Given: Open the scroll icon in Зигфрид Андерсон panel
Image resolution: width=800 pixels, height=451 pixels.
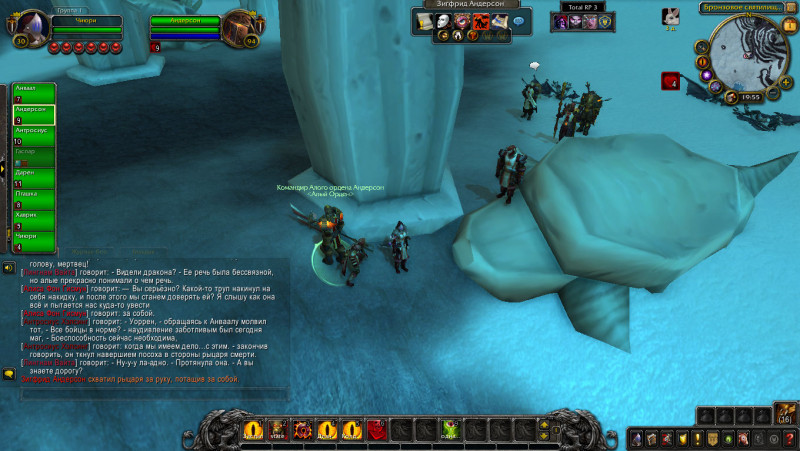Looking at the screenshot, I should [424, 21].
